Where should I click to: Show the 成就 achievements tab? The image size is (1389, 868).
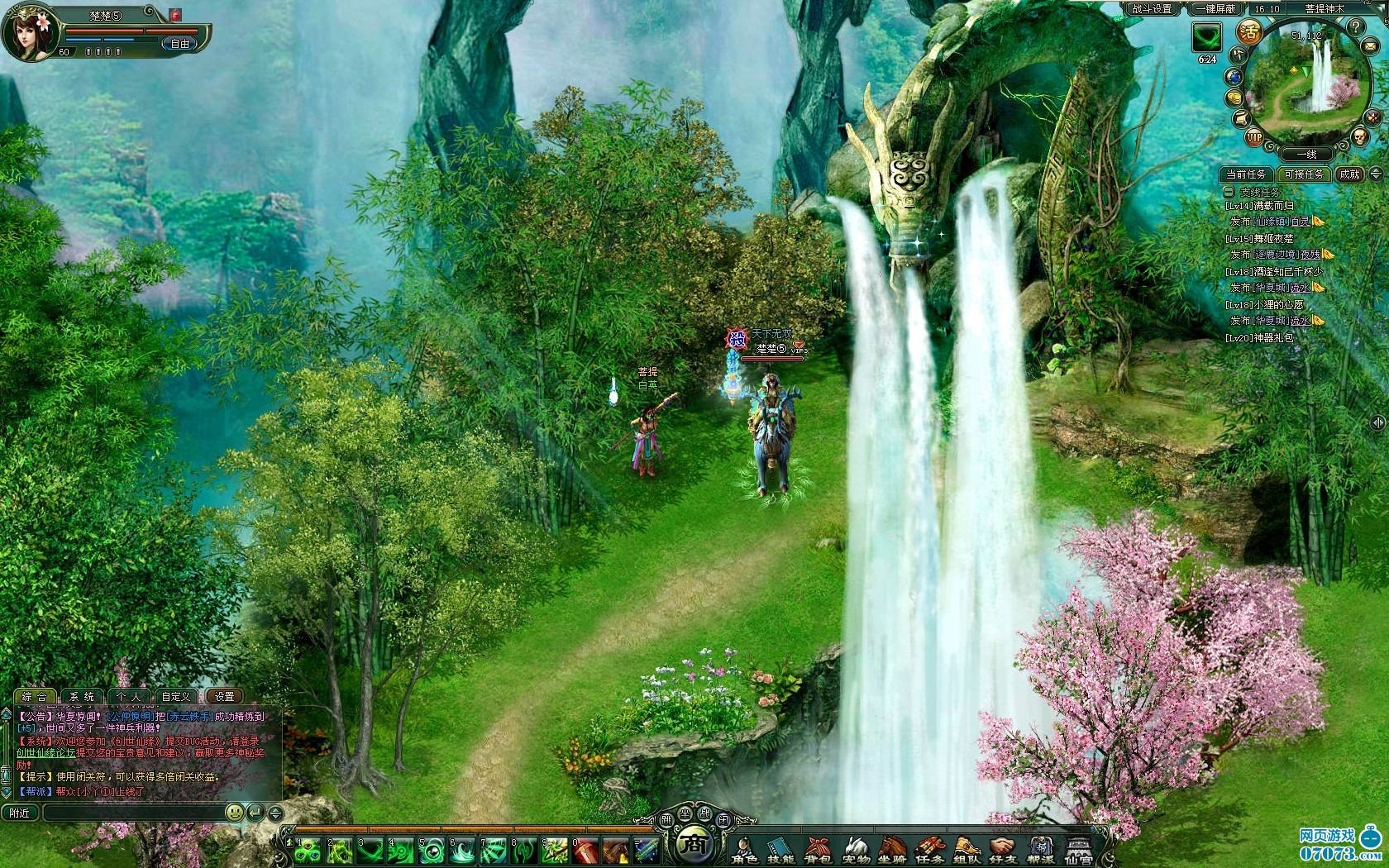(1349, 174)
